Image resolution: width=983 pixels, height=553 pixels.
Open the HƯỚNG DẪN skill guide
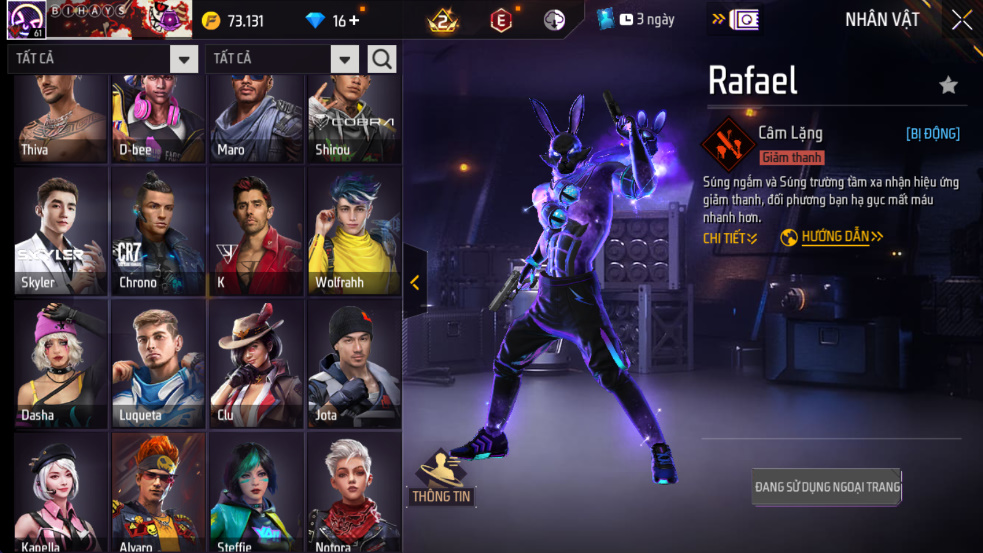point(832,237)
